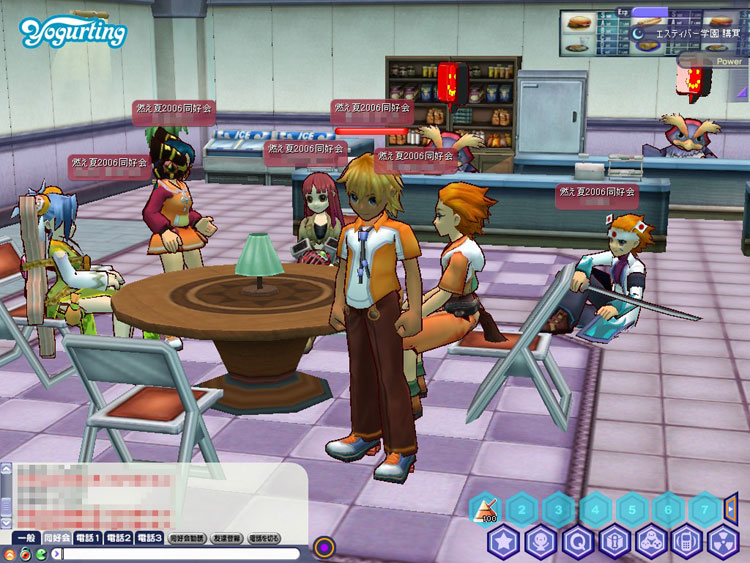Switch to the 電話2 tab
Image resolution: width=750 pixels, height=563 pixels.
[x=119, y=538]
